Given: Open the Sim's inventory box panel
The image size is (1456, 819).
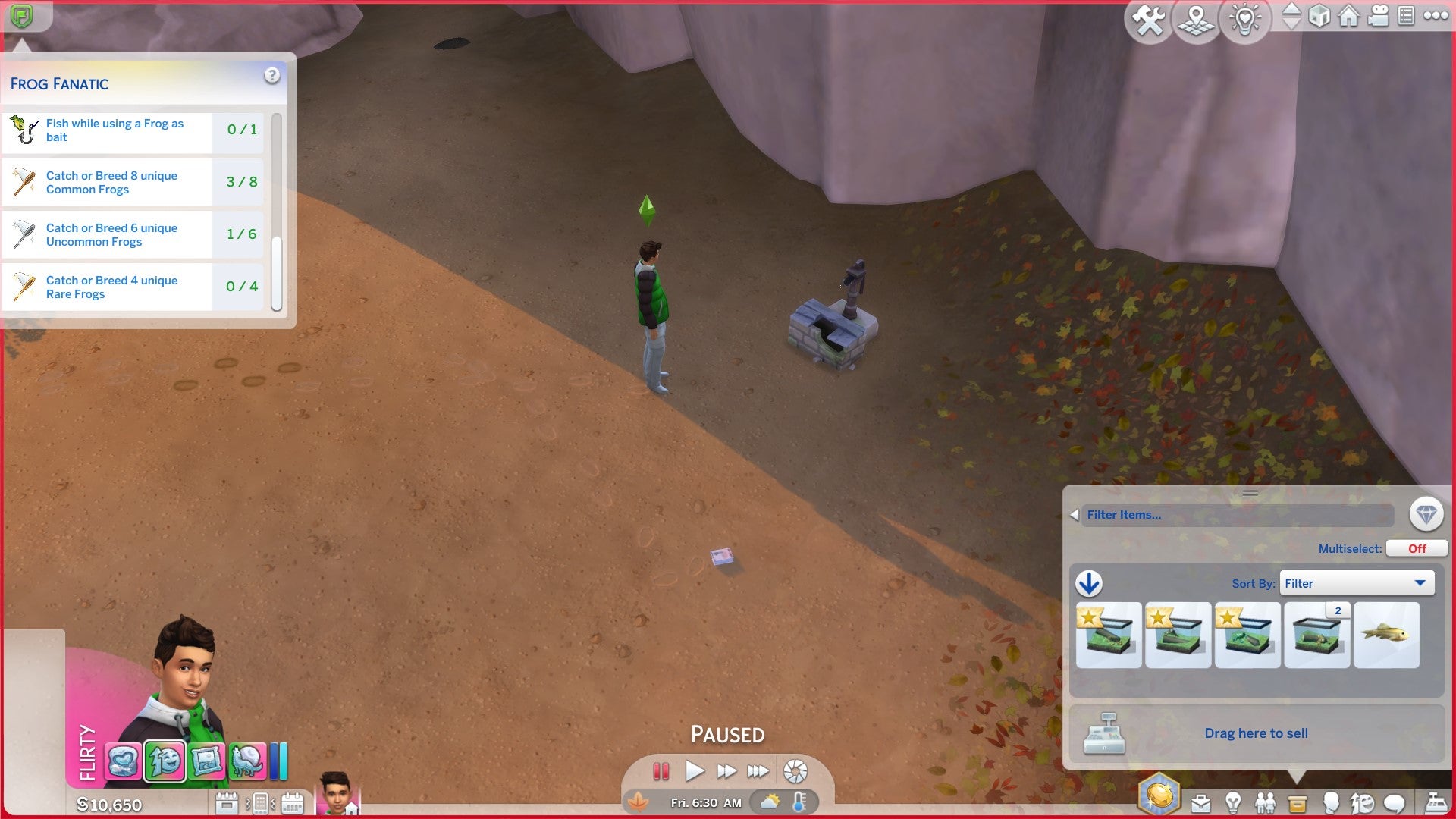Looking at the screenshot, I should pyautogui.click(x=1298, y=802).
